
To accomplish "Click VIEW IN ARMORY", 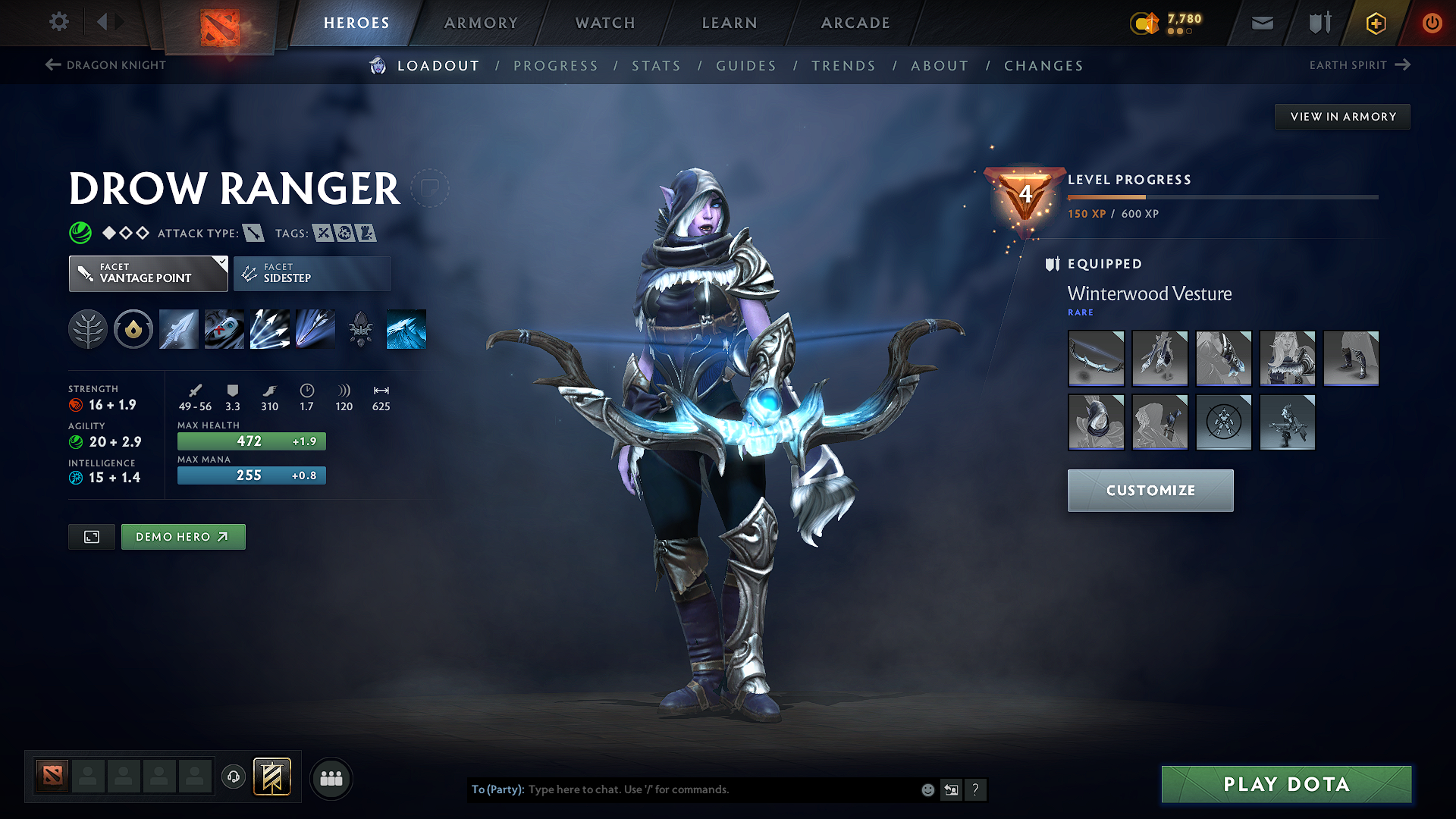I will click(x=1341, y=116).
